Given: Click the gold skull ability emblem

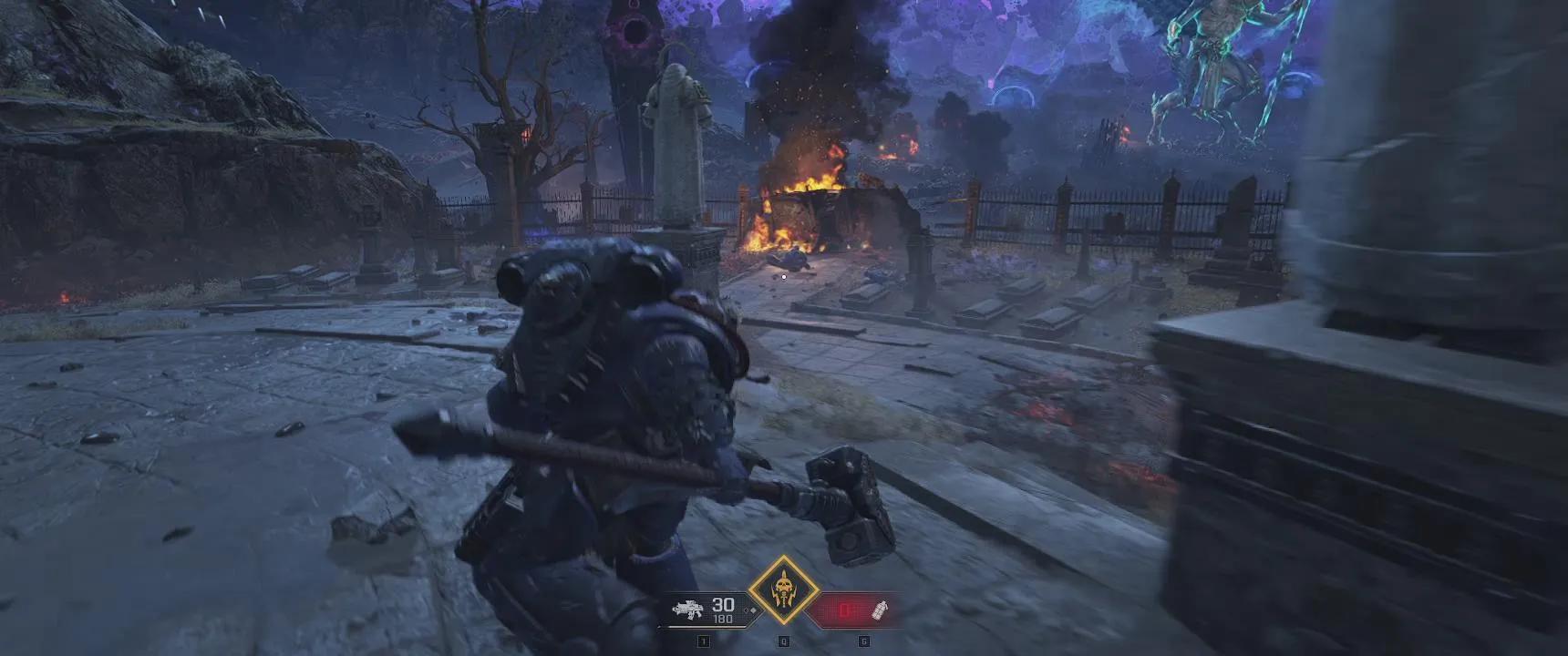Looking at the screenshot, I should coord(784,590).
